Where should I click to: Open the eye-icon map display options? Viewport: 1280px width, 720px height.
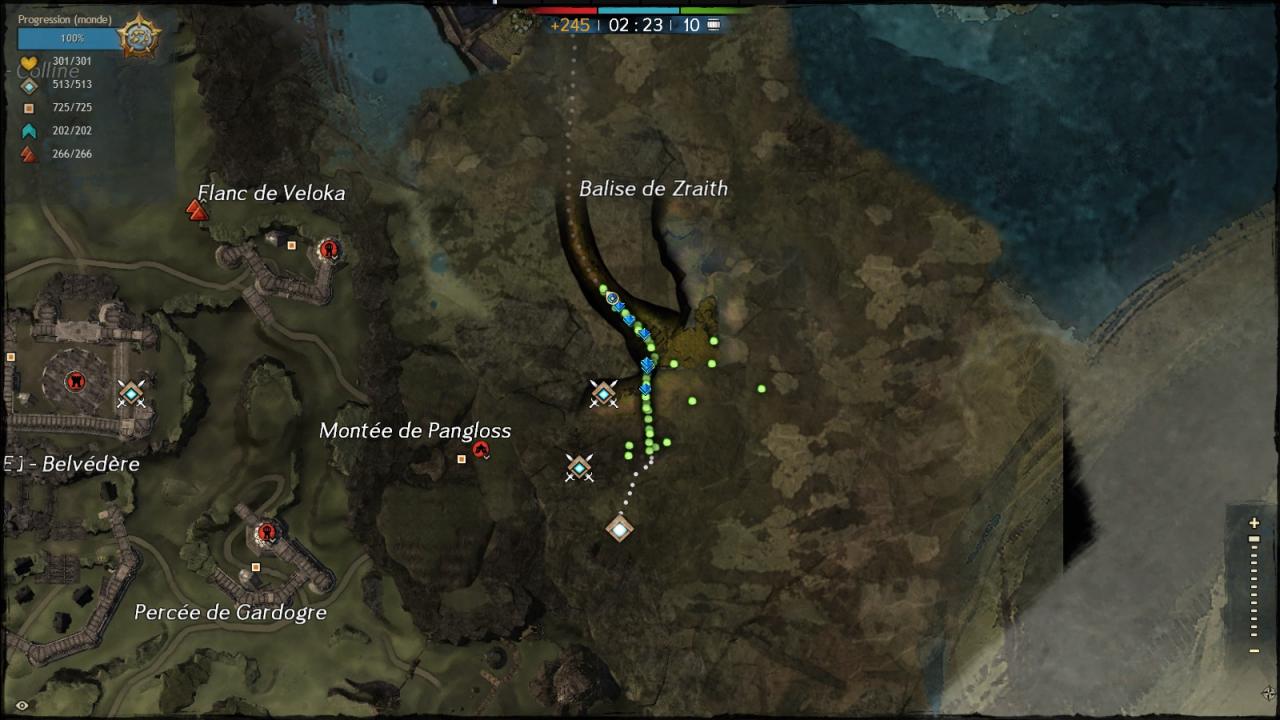click(22, 705)
